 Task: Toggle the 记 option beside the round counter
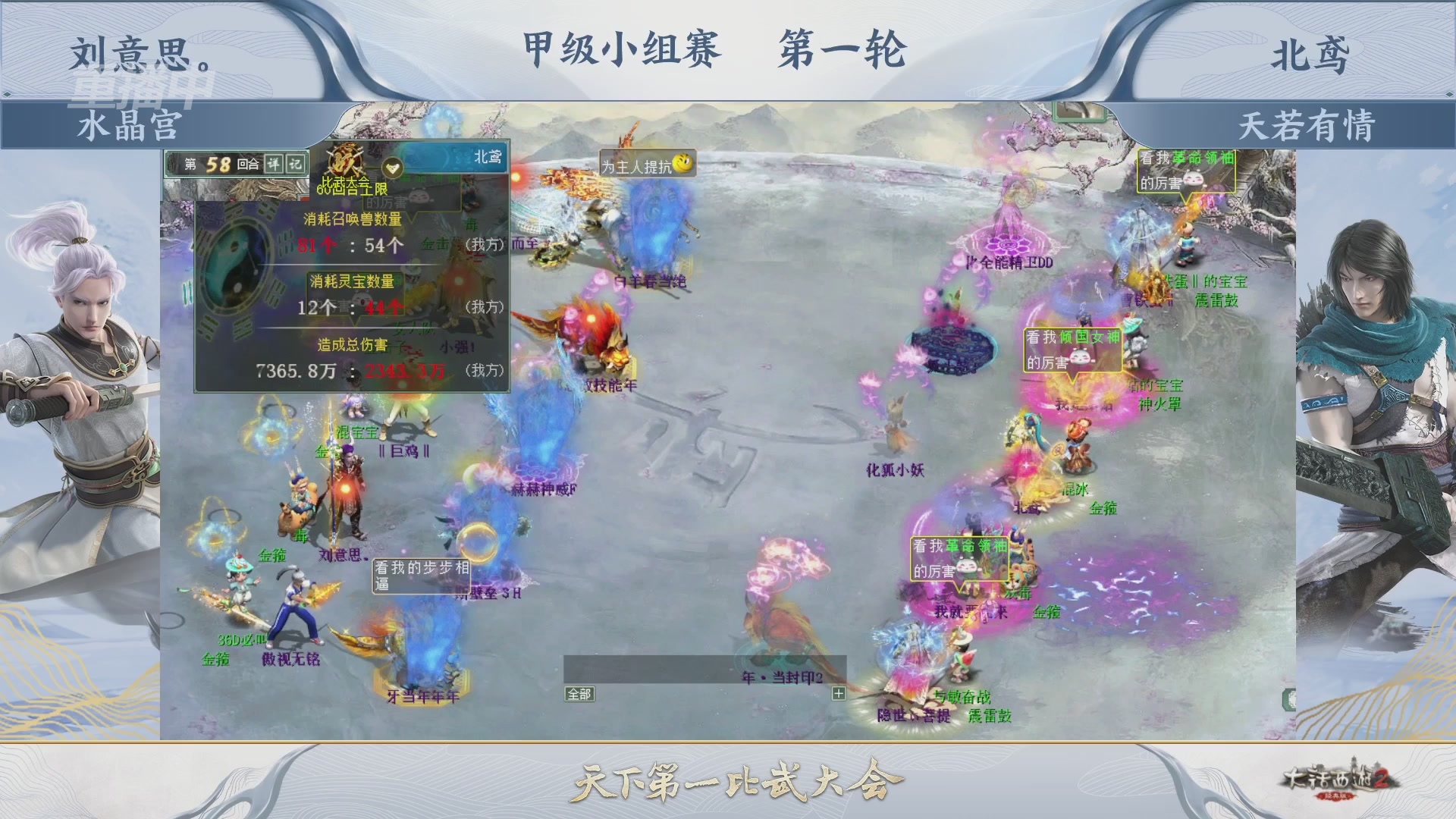pos(294,162)
